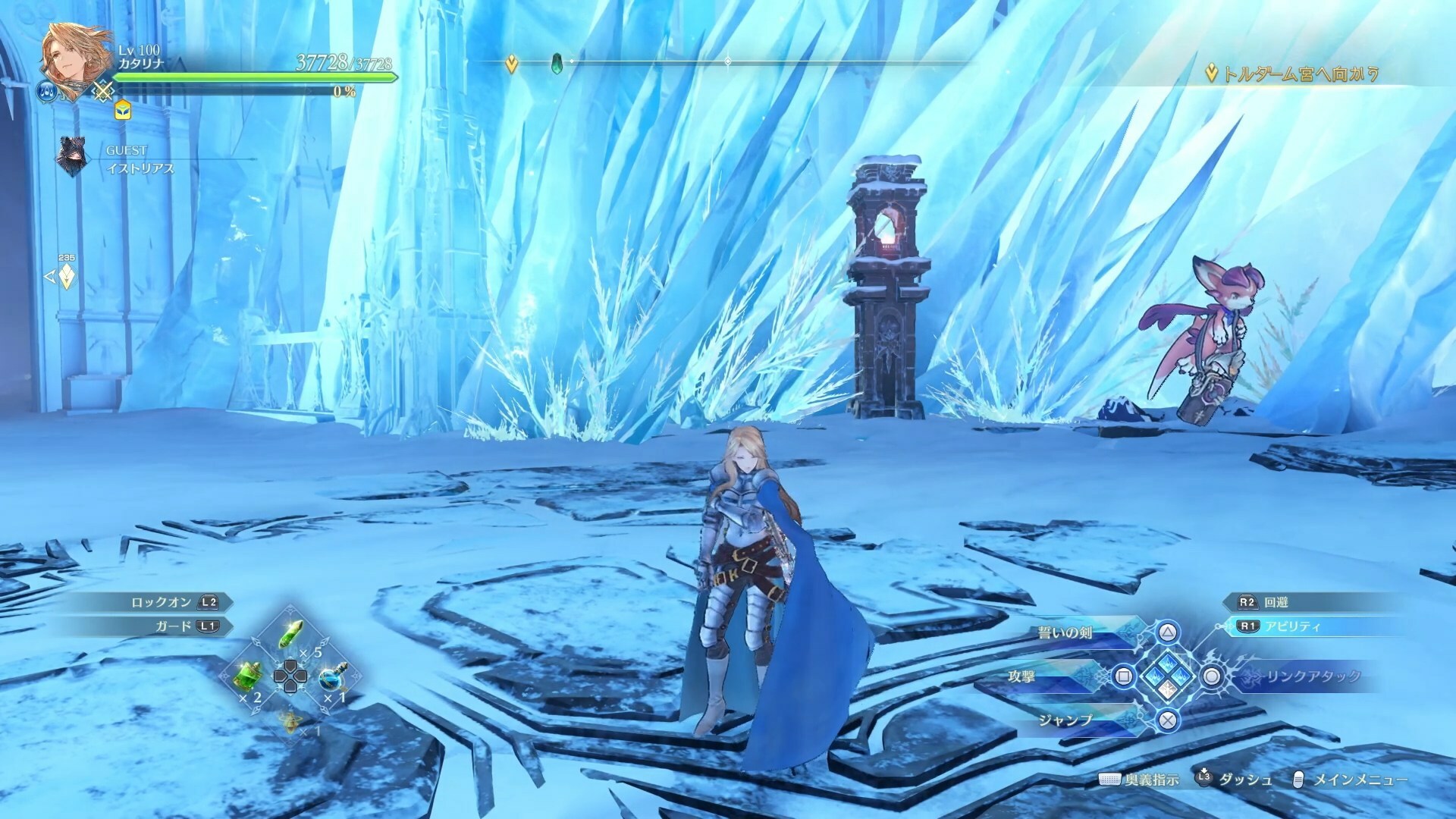Select the golden revival item slot
The image size is (1456, 819).
291,720
